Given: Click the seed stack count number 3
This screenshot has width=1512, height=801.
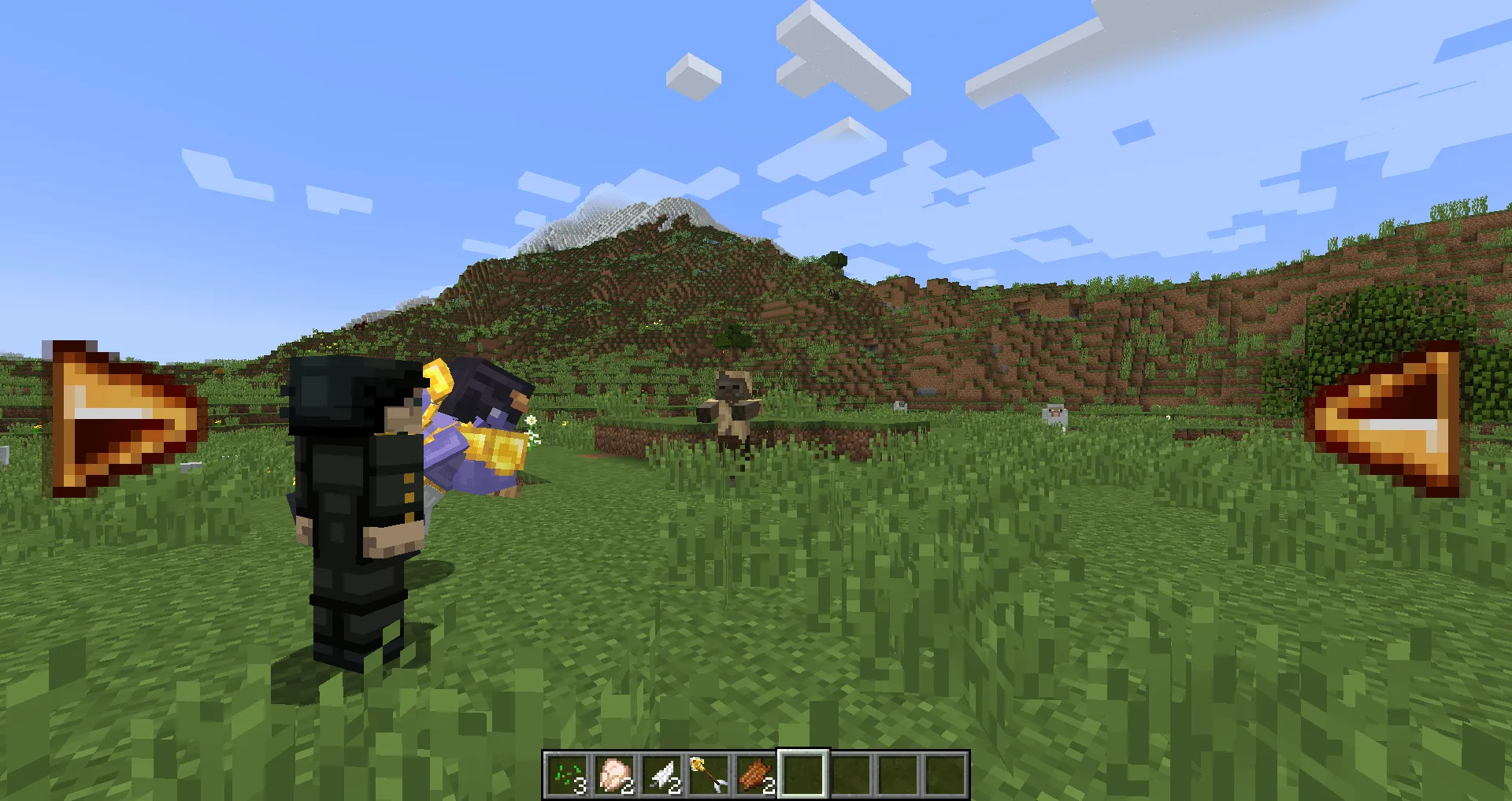Looking at the screenshot, I should 580,785.
